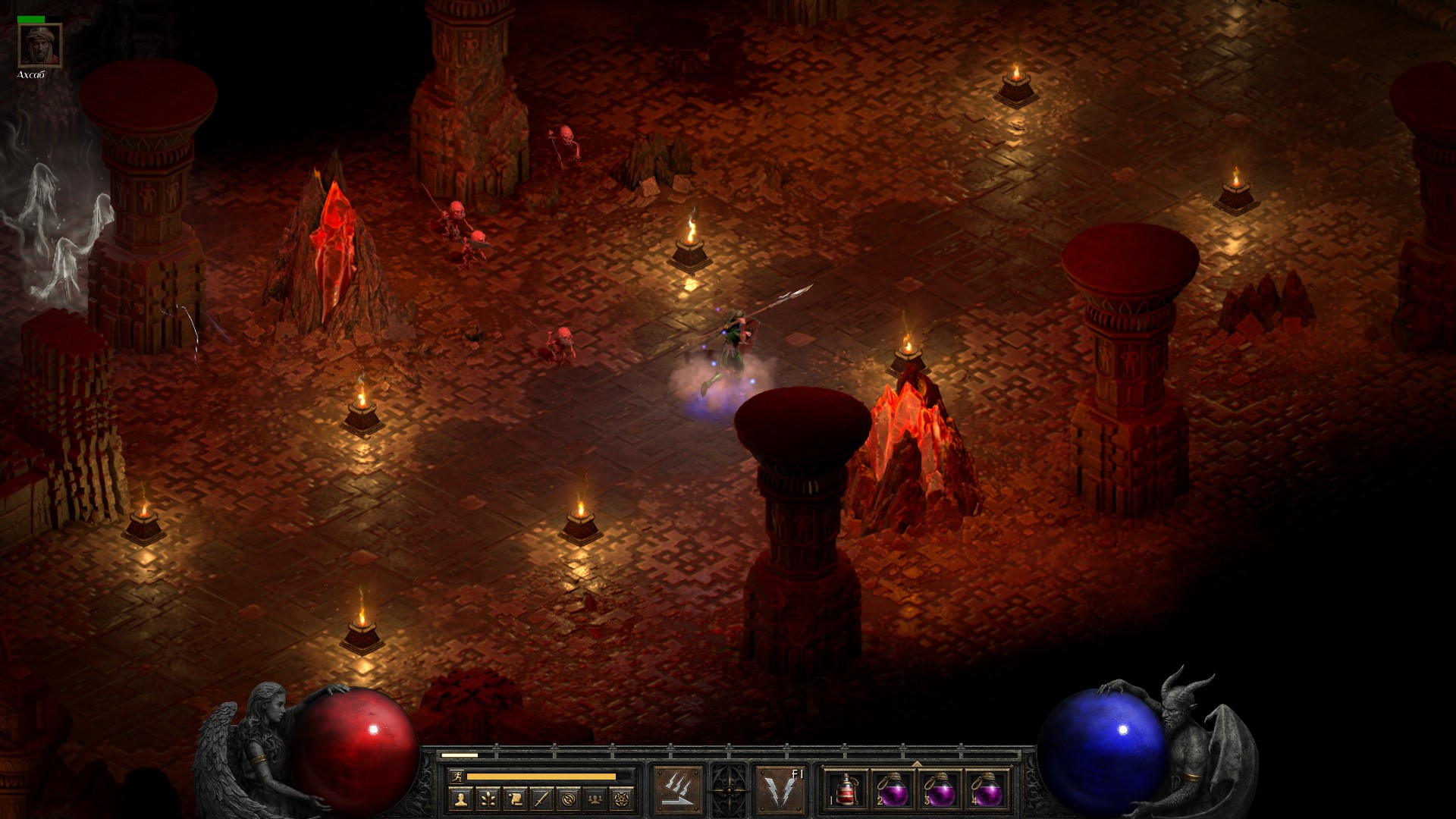Use the purple potion in belt slot 2
This screenshot has width=1456, height=819.
[893, 791]
